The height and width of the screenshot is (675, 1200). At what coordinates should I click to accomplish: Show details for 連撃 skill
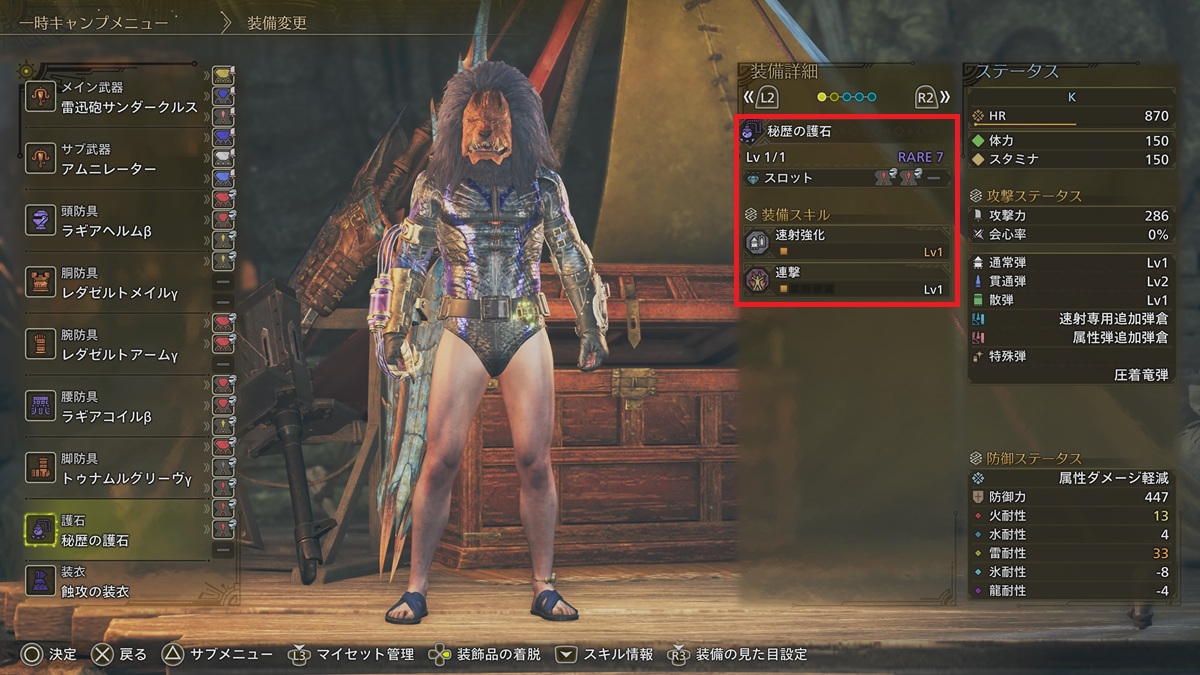tap(846, 280)
